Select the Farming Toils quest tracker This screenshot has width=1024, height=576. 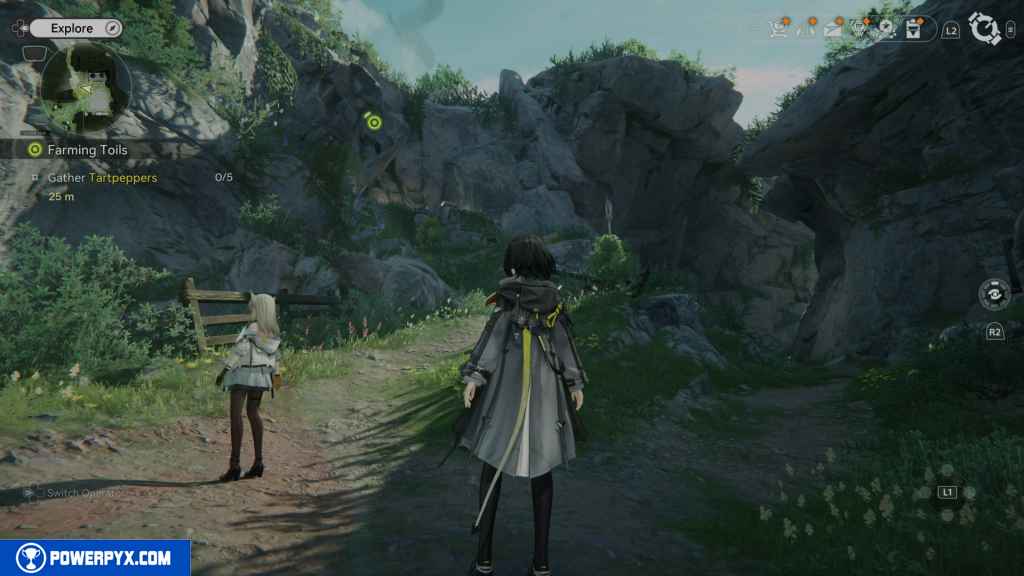click(86, 150)
